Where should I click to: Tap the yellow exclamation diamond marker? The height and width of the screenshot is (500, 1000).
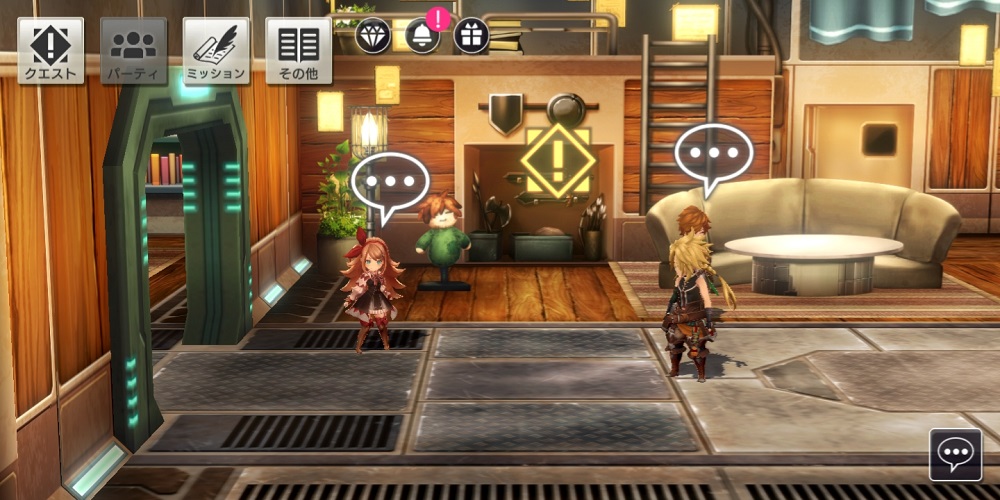(x=559, y=160)
